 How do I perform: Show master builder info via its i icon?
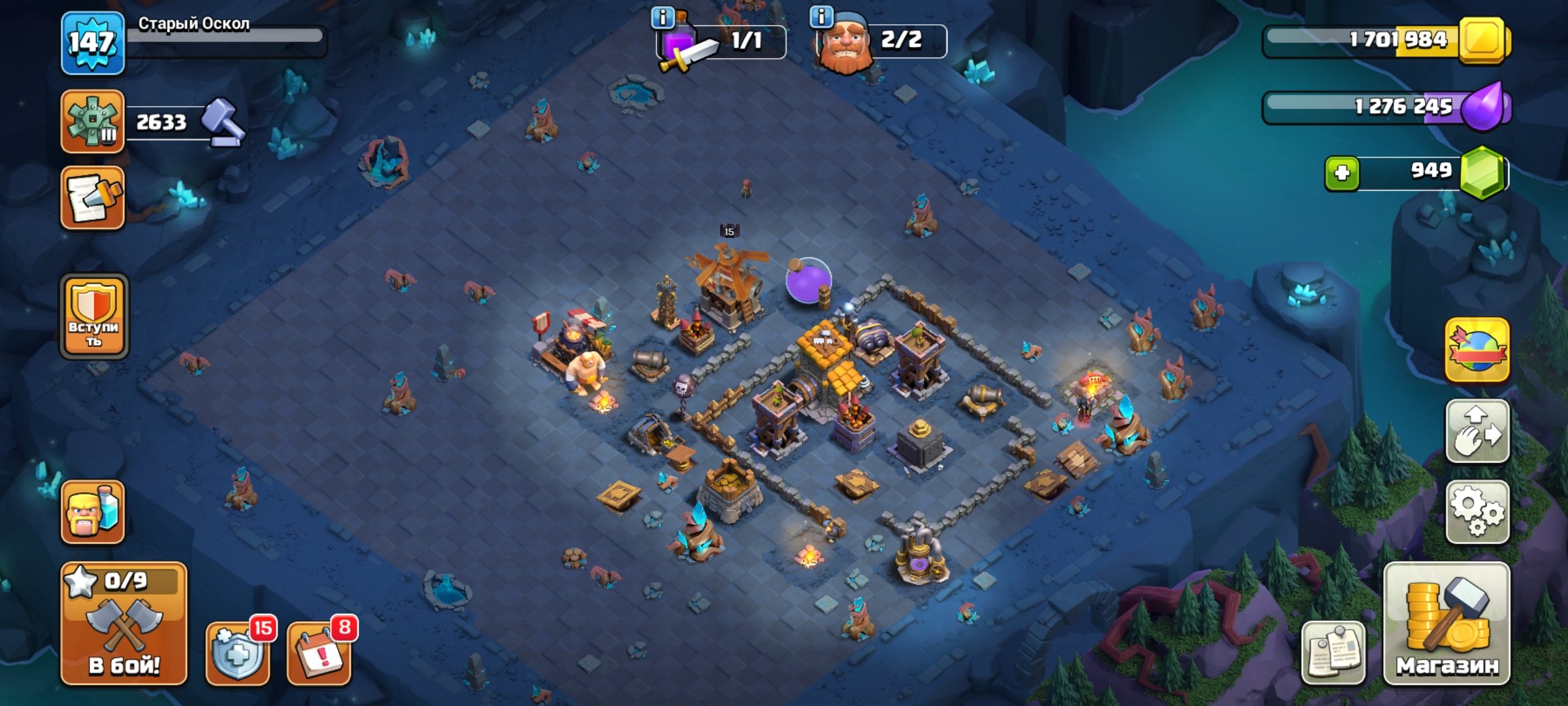[821, 16]
